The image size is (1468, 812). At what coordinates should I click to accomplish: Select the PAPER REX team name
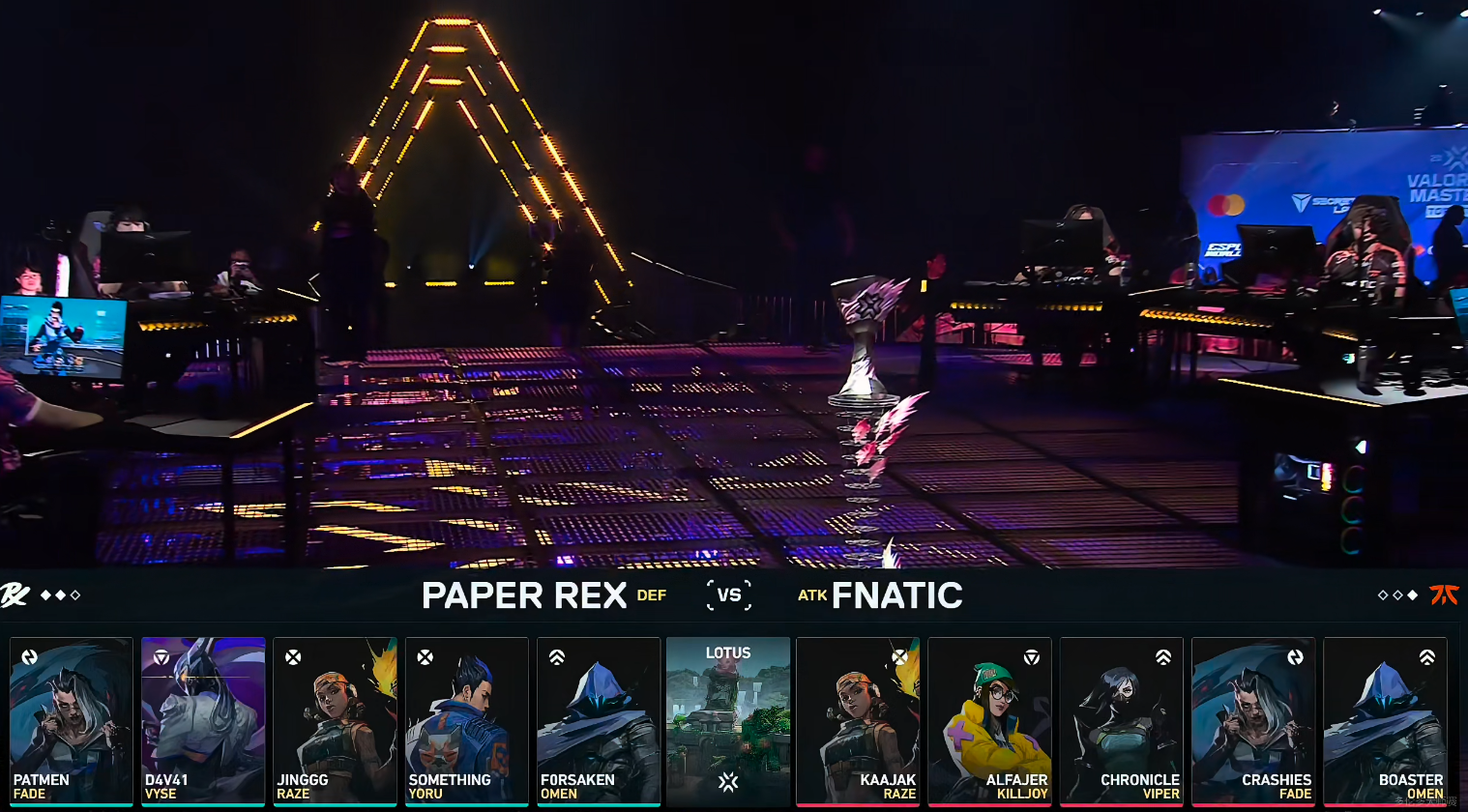click(x=524, y=595)
